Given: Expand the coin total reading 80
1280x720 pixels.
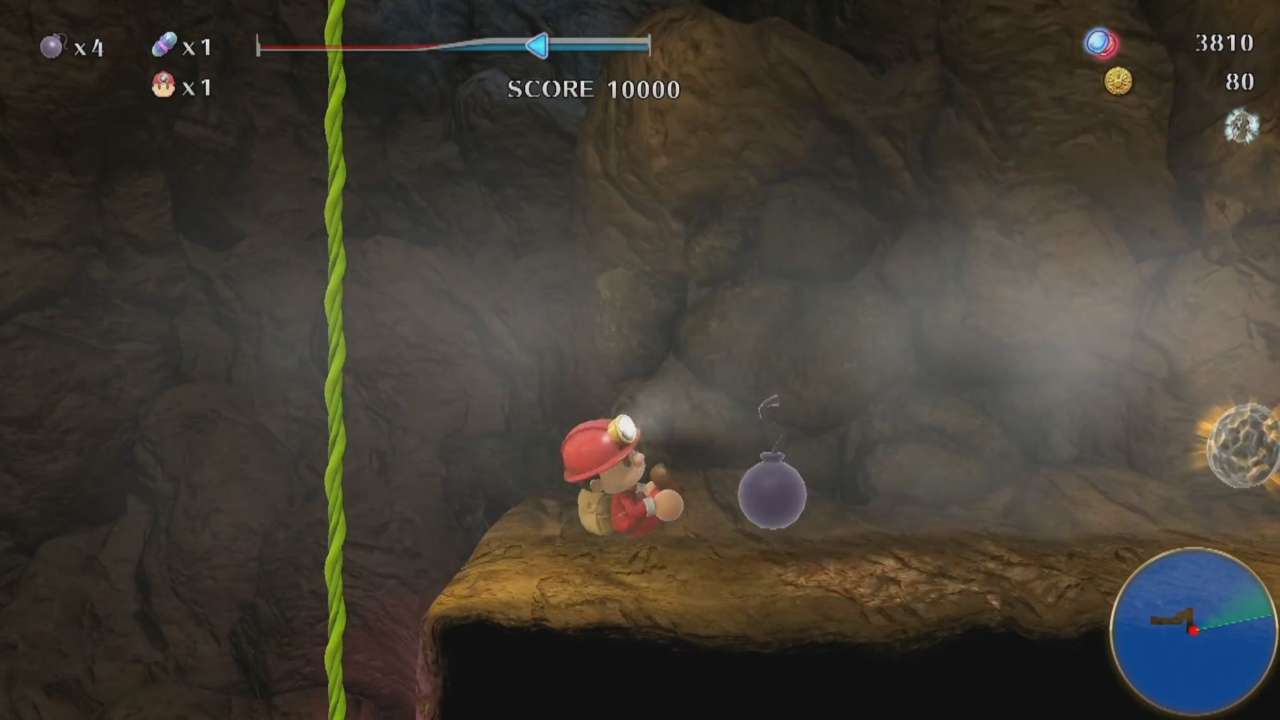Looking at the screenshot, I should (x=1239, y=82).
